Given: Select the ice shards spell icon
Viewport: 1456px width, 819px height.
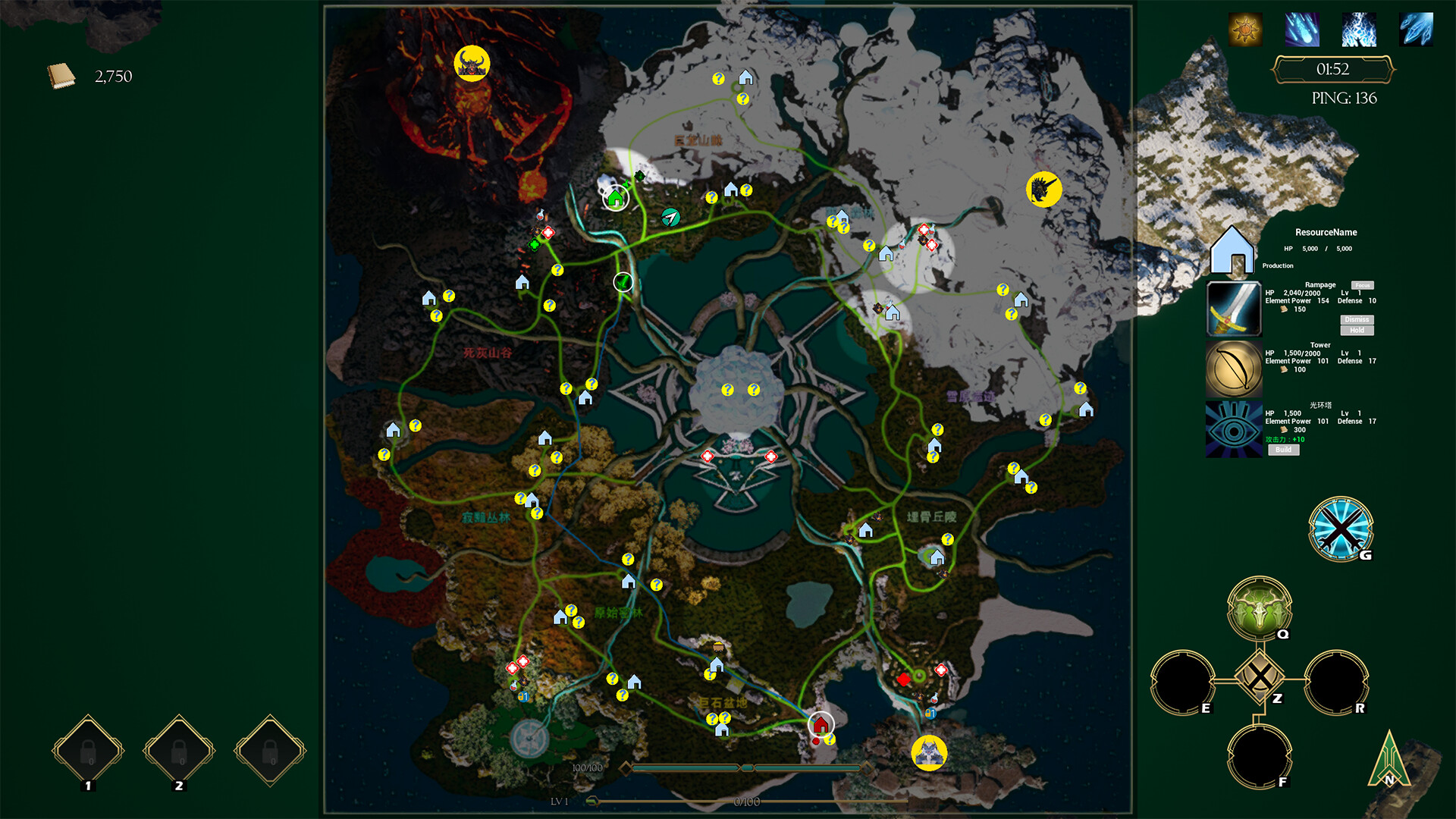Looking at the screenshot, I should point(1414,30).
